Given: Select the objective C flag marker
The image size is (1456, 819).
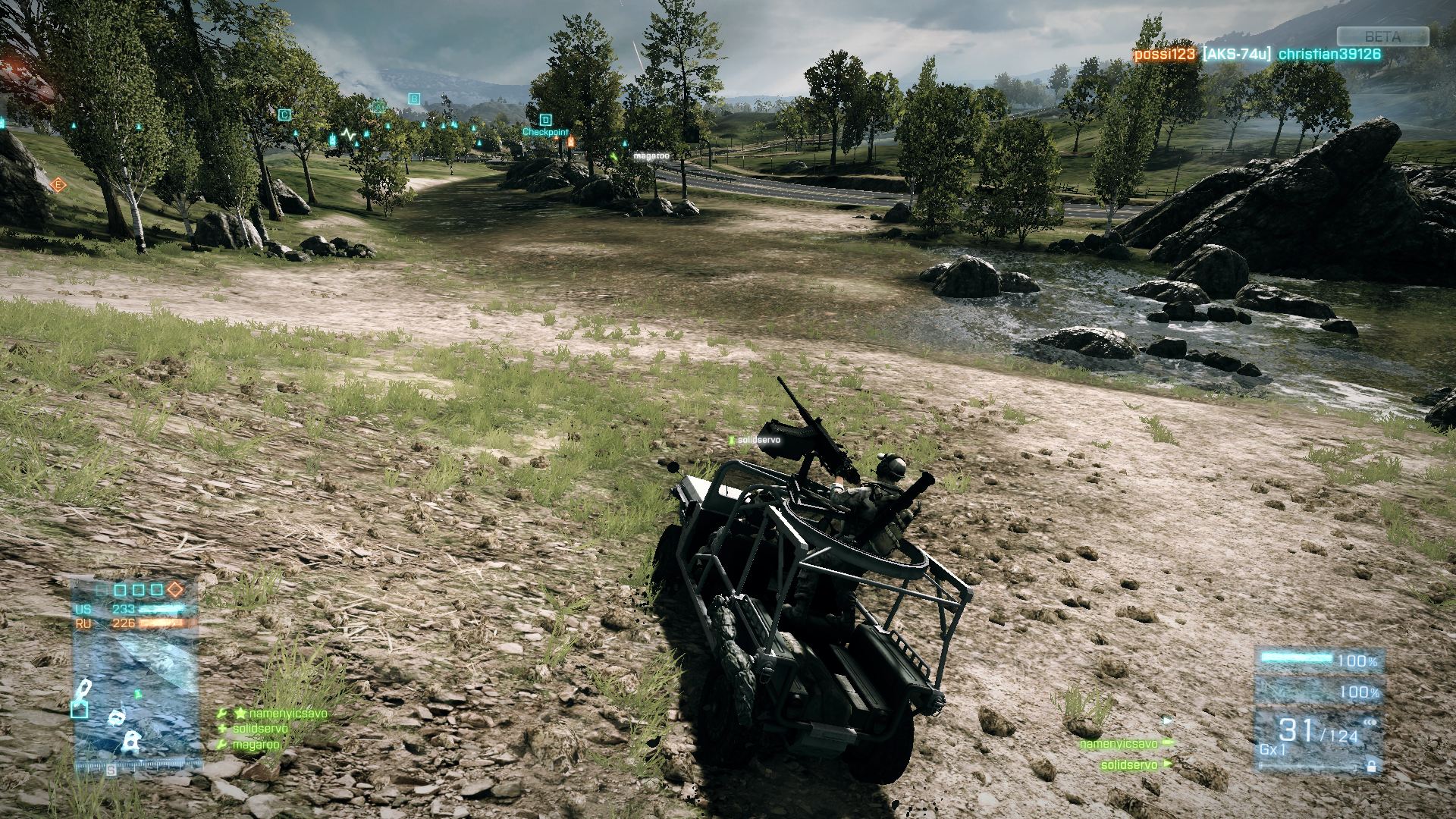Looking at the screenshot, I should (x=285, y=113).
